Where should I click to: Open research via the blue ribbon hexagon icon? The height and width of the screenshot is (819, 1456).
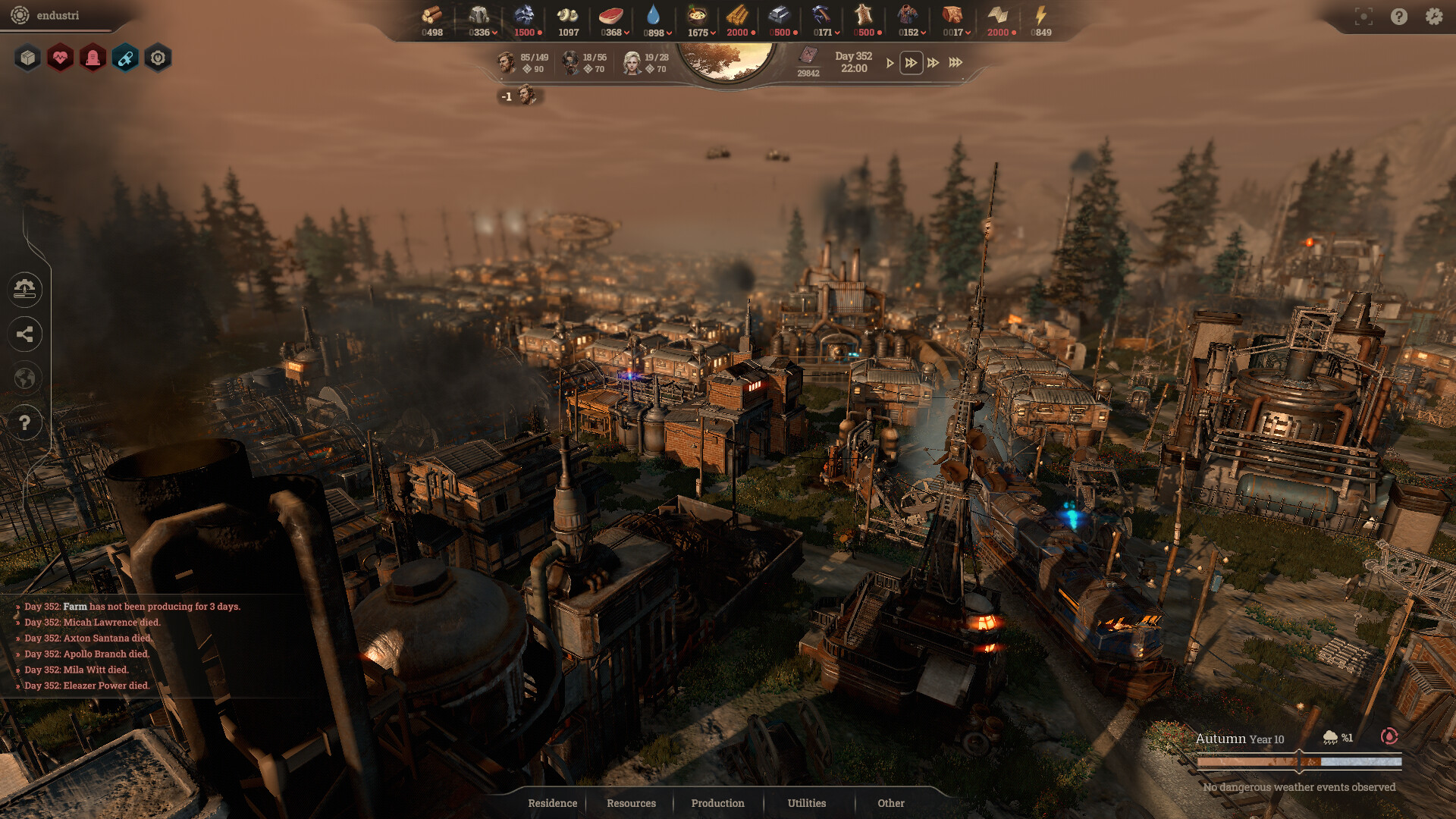tap(124, 58)
